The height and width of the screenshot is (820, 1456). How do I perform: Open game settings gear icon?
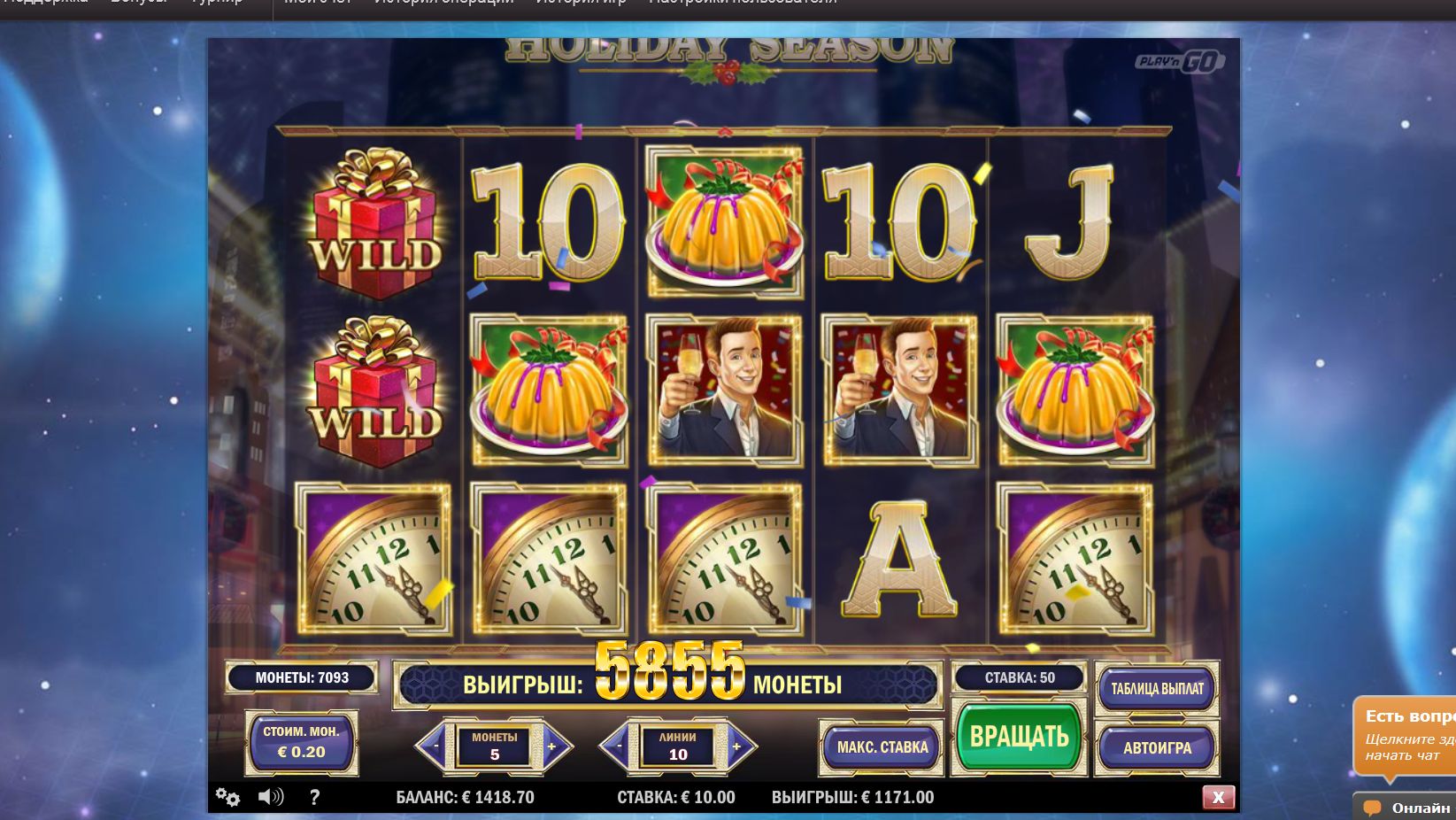click(x=227, y=797)
